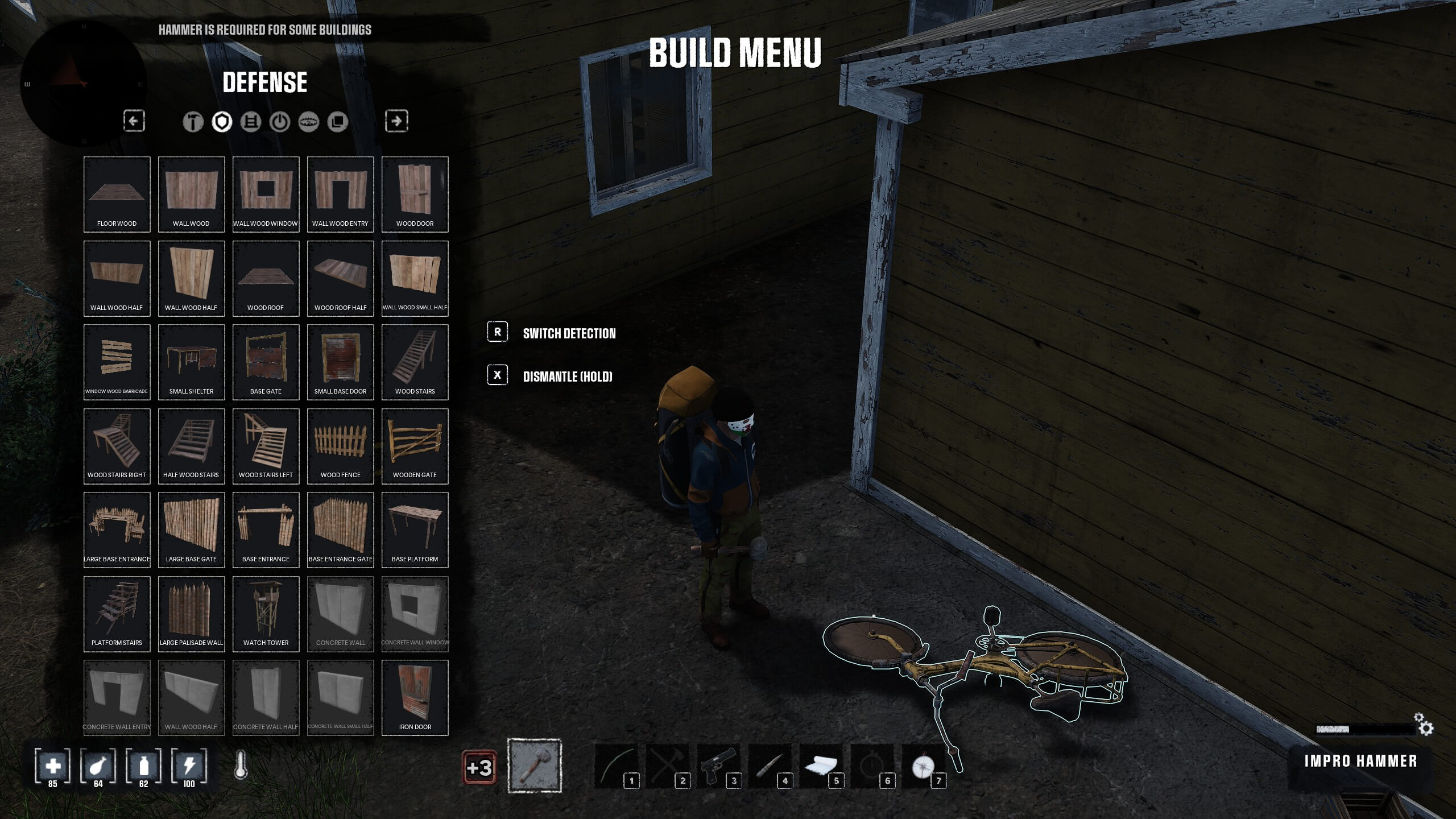Select the highlighted Defense shield toggle
The width and height of the screenshot is (1456, 819).
(x=221, y=121)
